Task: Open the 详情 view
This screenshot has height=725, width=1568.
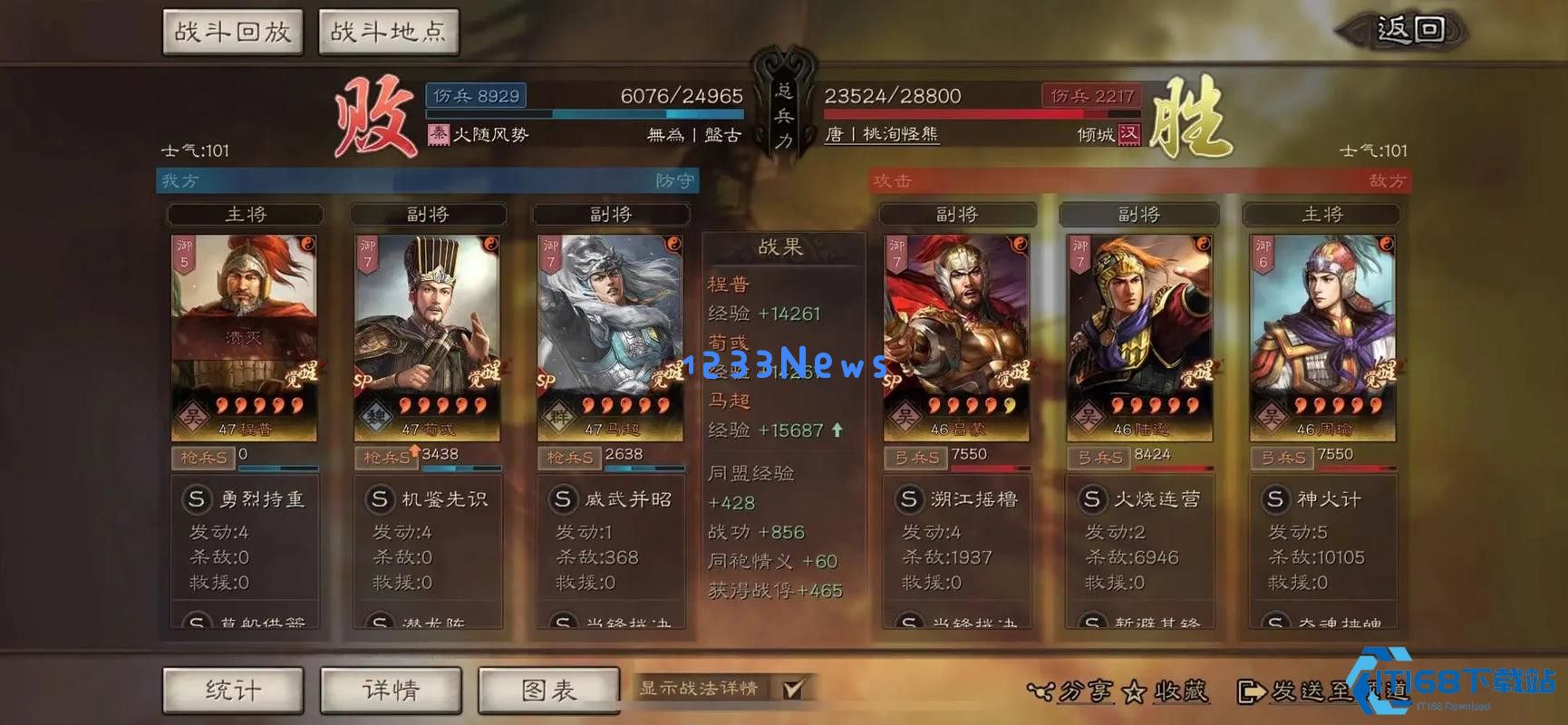Action: 392,689
